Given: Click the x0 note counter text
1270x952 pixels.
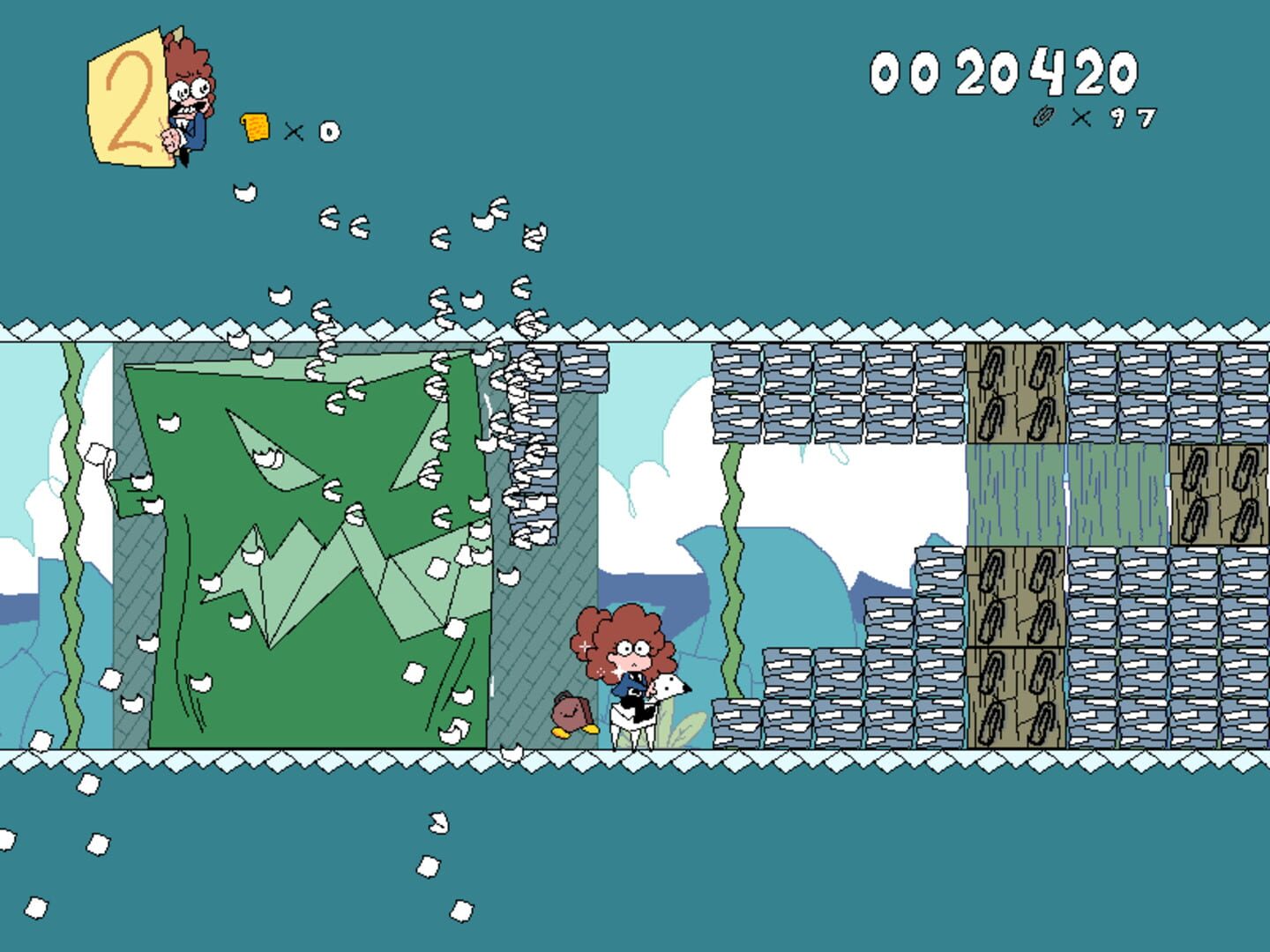Looking at the screenshot, I should 310,132.
